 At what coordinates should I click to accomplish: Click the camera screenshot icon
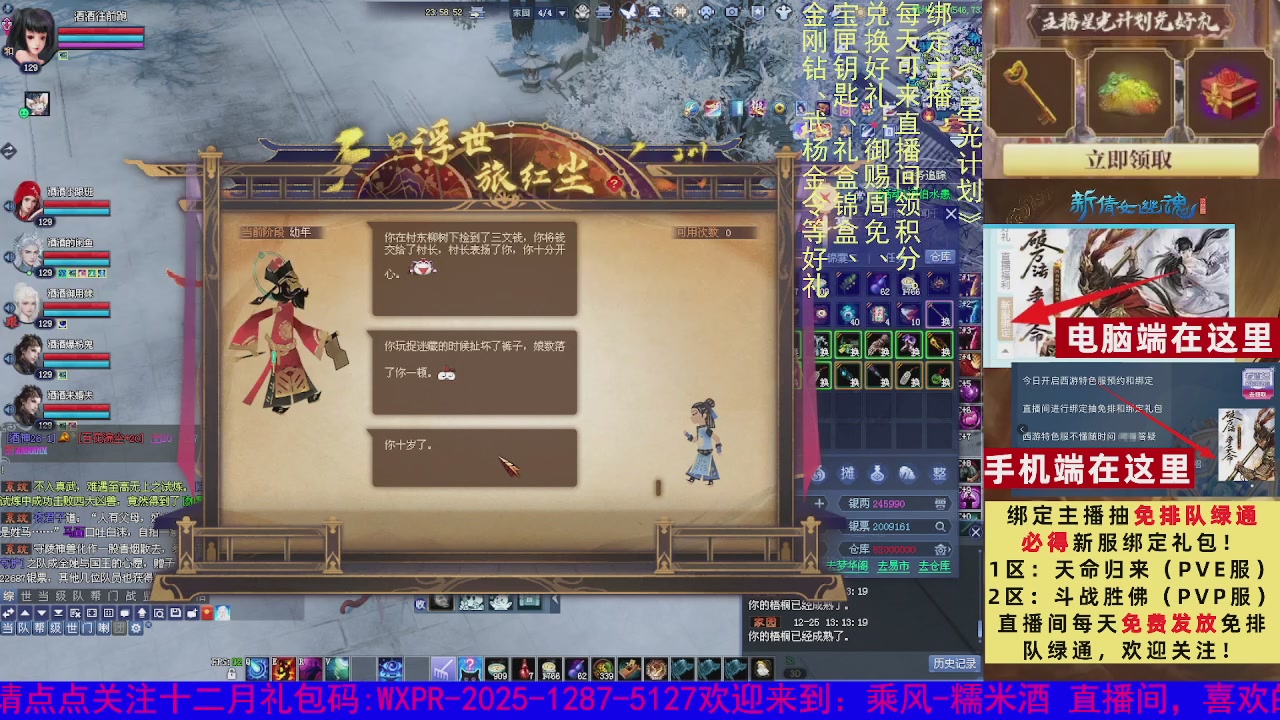tap(732, 12)
